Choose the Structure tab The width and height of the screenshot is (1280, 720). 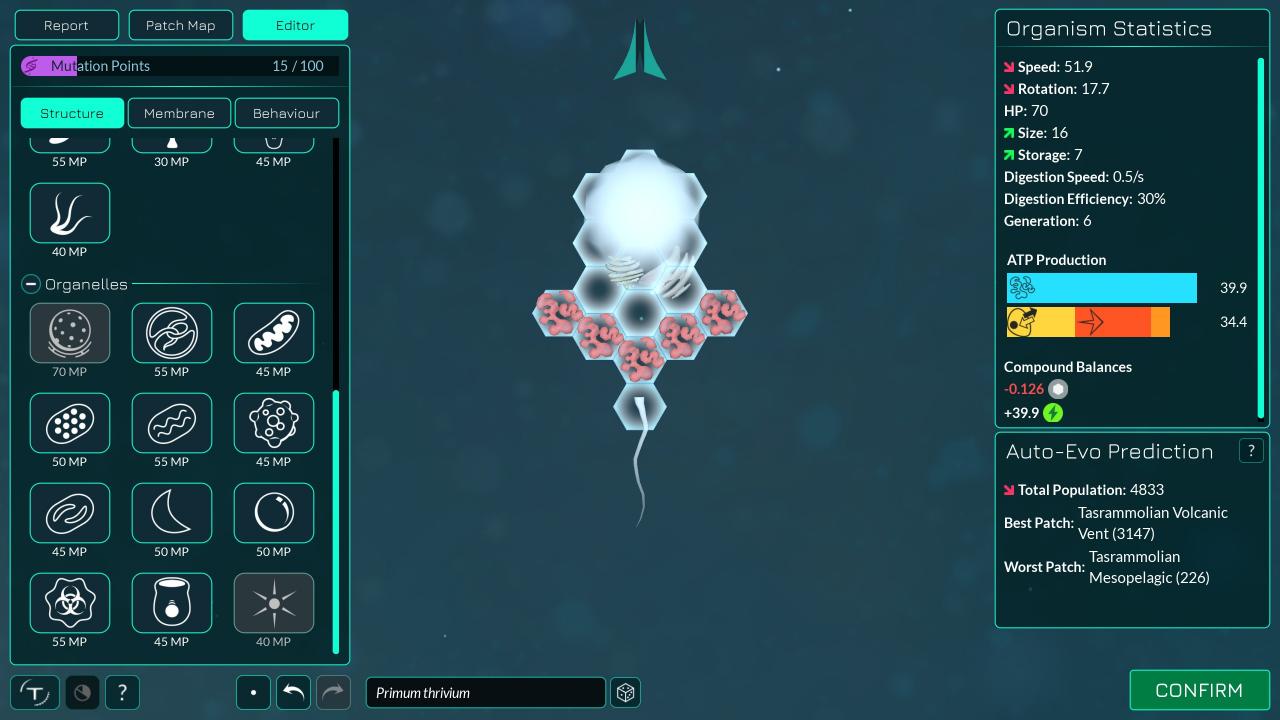[x=72, y=113]
